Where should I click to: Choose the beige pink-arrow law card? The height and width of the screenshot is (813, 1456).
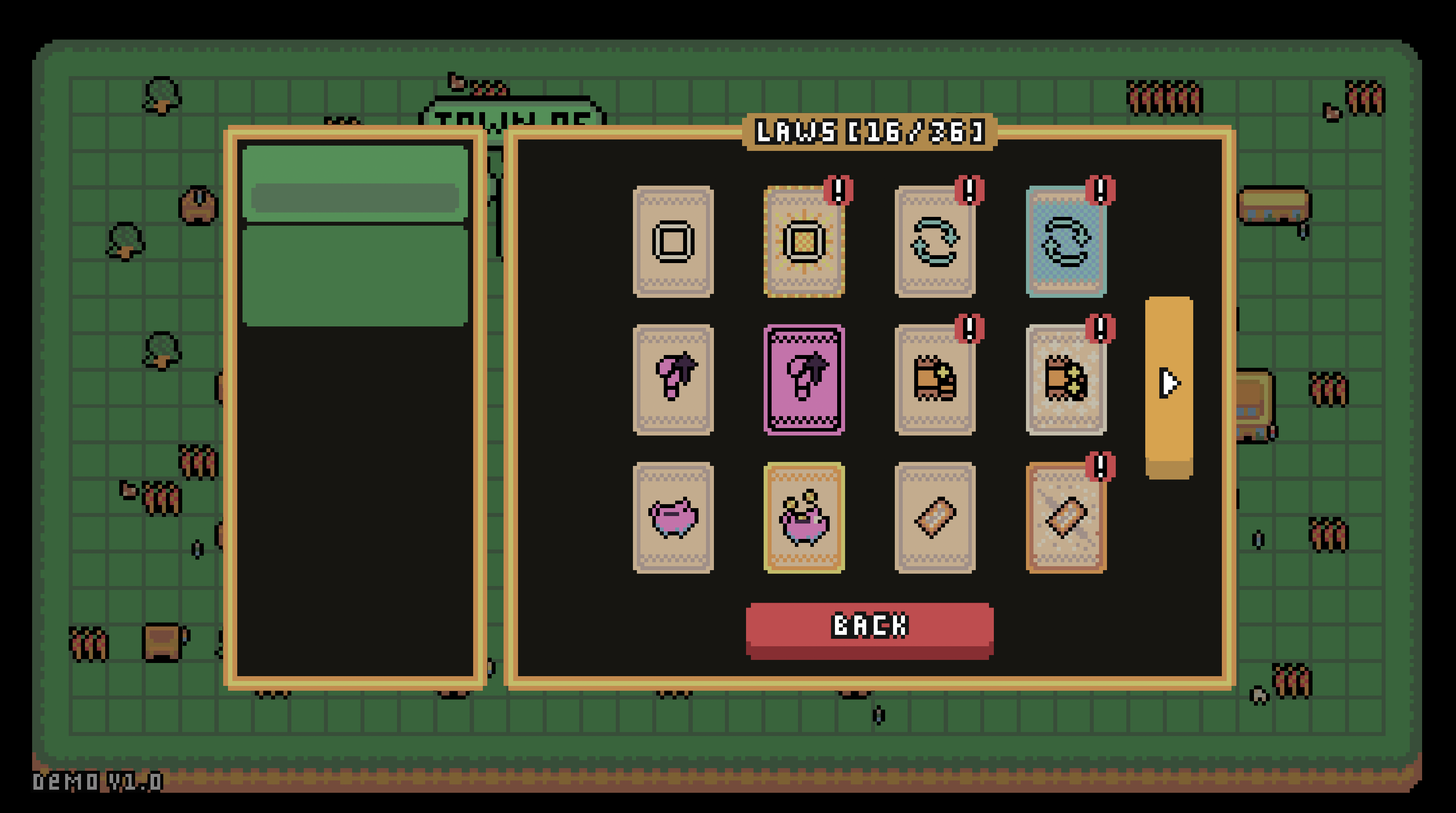[x=673, y=379]
